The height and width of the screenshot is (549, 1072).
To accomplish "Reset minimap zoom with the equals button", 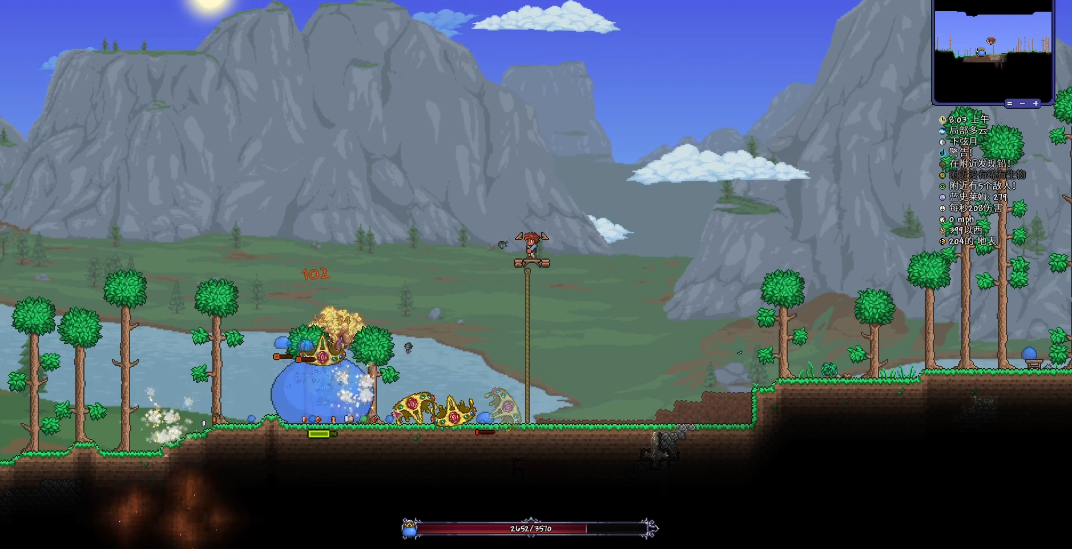I will (1009, 103).
